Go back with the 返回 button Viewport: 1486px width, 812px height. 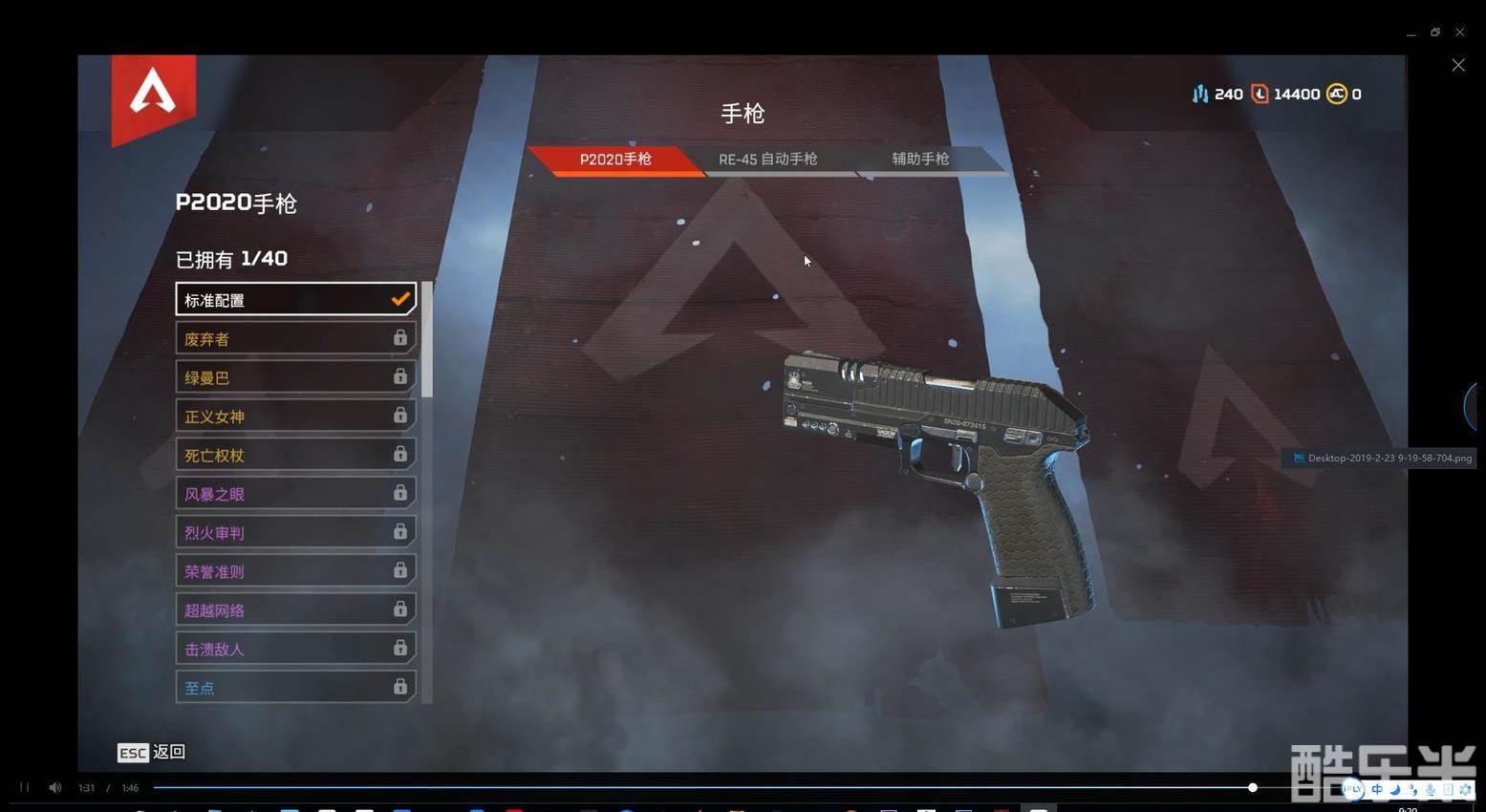tap(152, 753)
